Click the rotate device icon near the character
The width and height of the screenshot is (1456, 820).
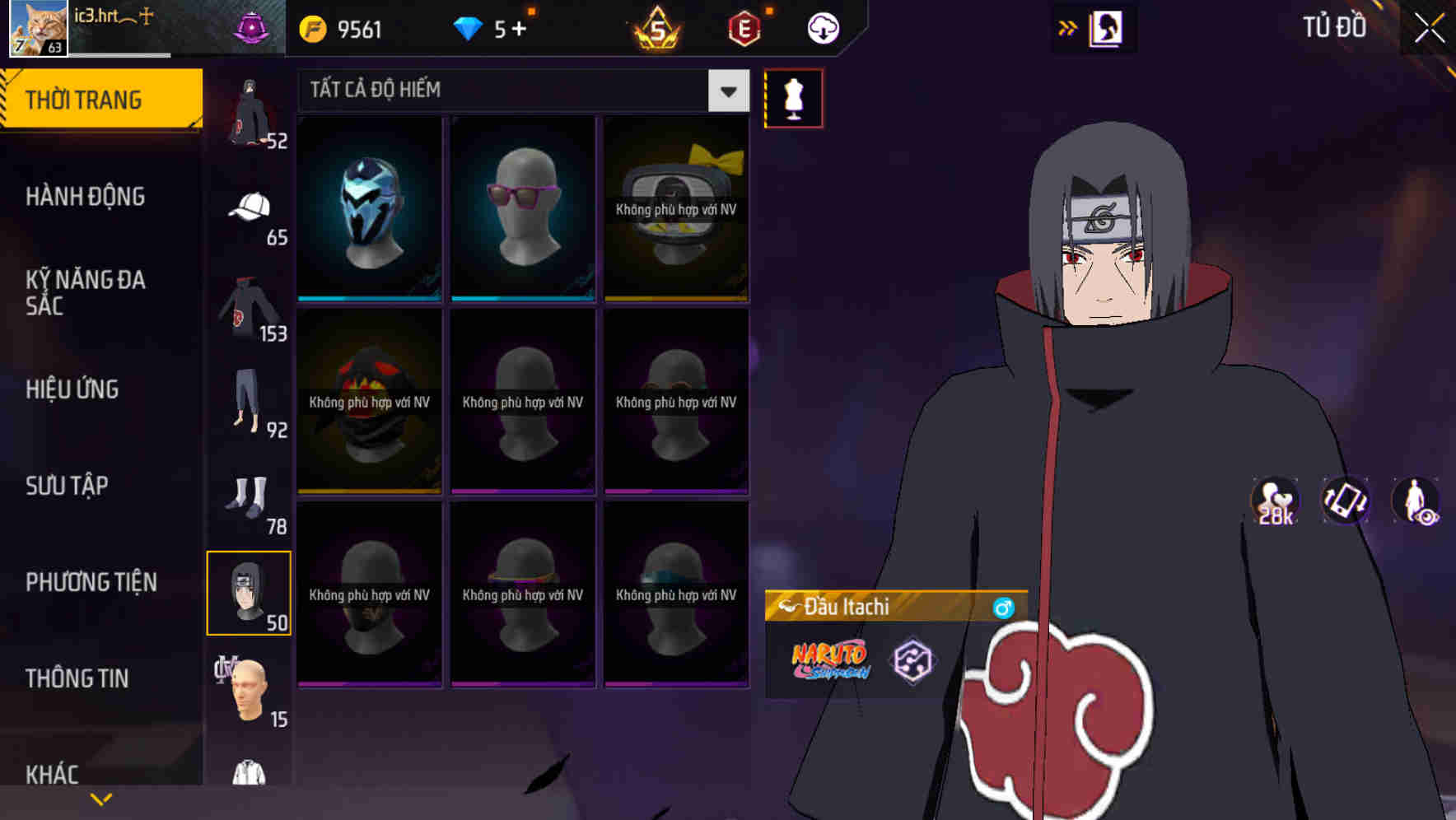pos(1344,501)
